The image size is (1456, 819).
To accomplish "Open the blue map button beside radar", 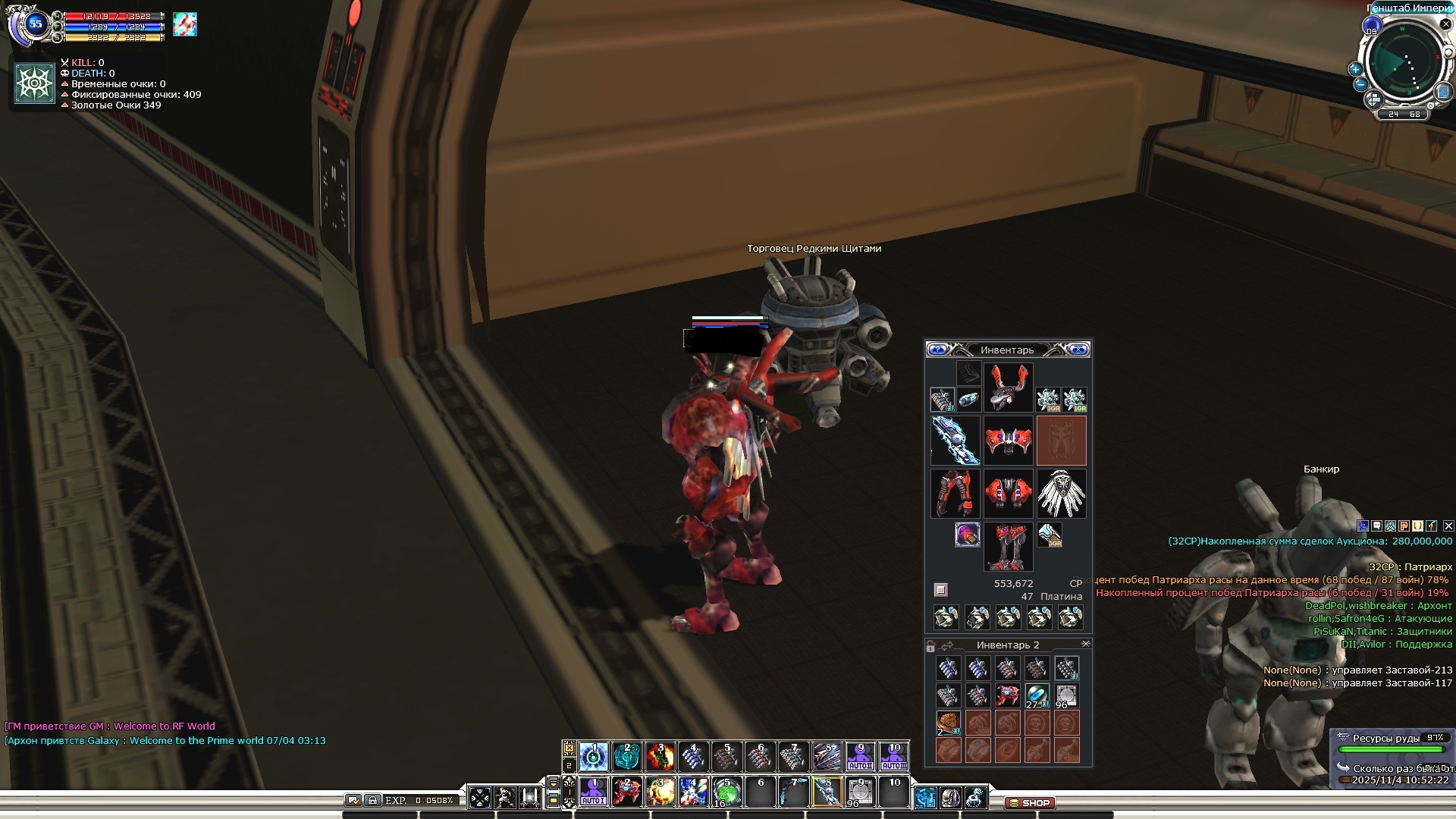I will (x=1442, y=92).
